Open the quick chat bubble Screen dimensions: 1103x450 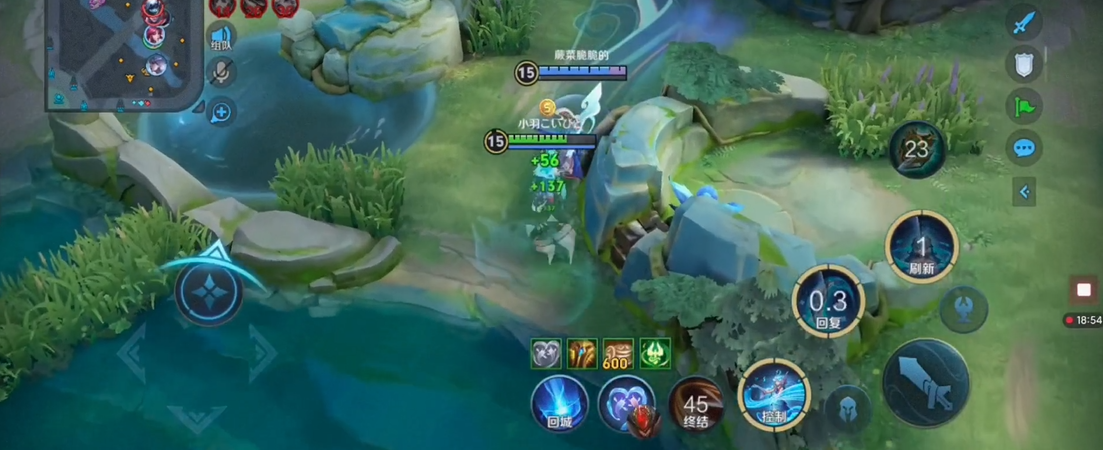click(1023, 148)
